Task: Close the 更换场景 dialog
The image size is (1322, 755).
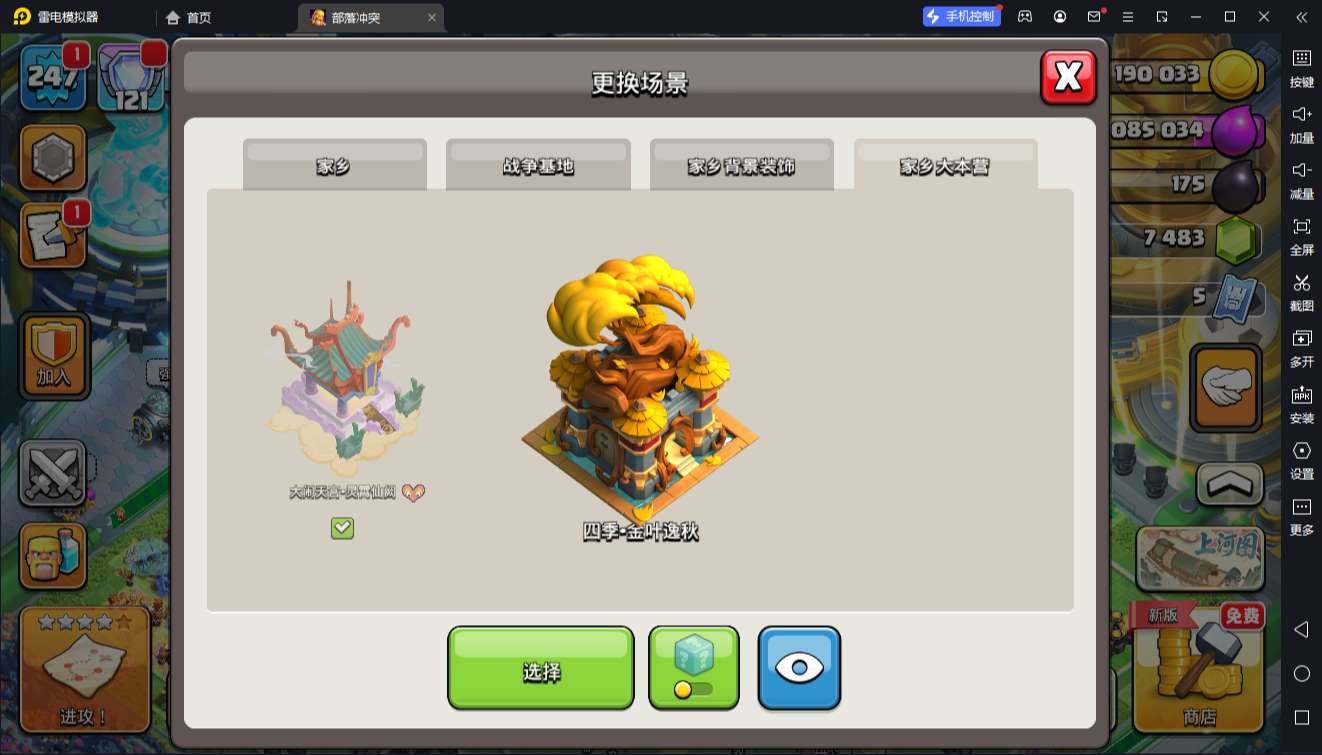Action: click(x=1068, y=77)
